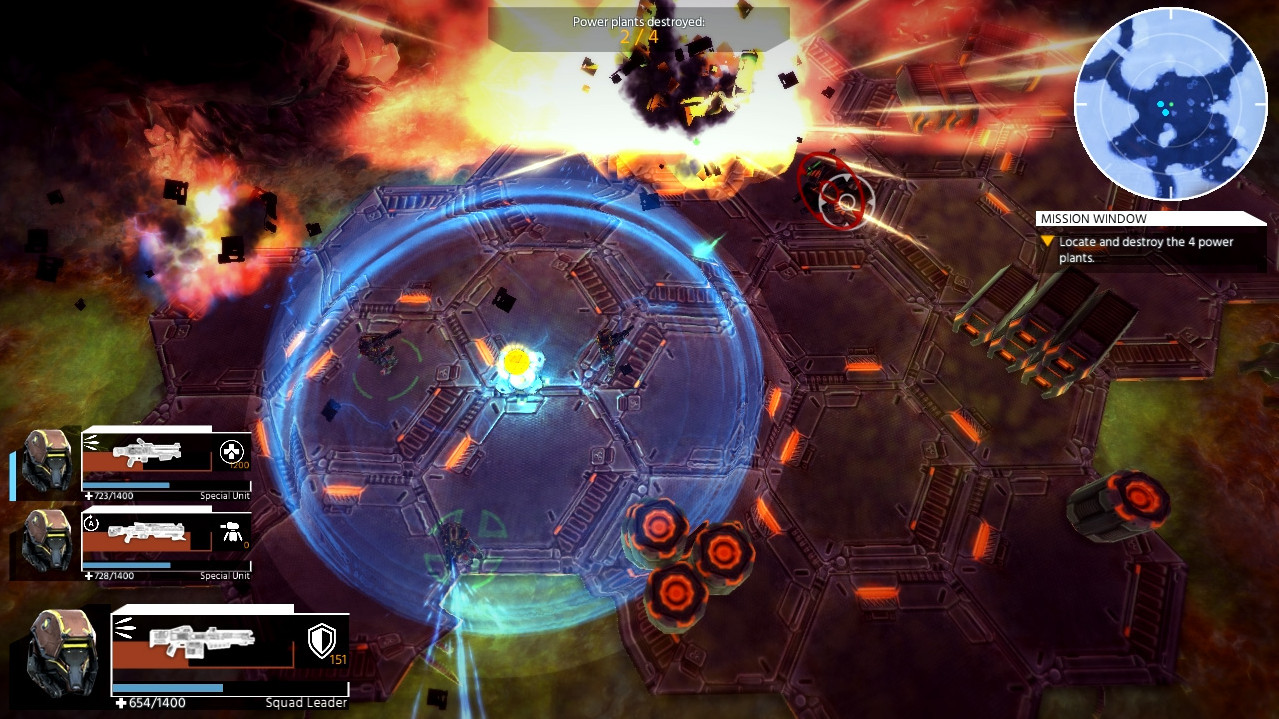
Task: Deploy the second Special Unit's turret ability
Action: click(x=233, y=531)
